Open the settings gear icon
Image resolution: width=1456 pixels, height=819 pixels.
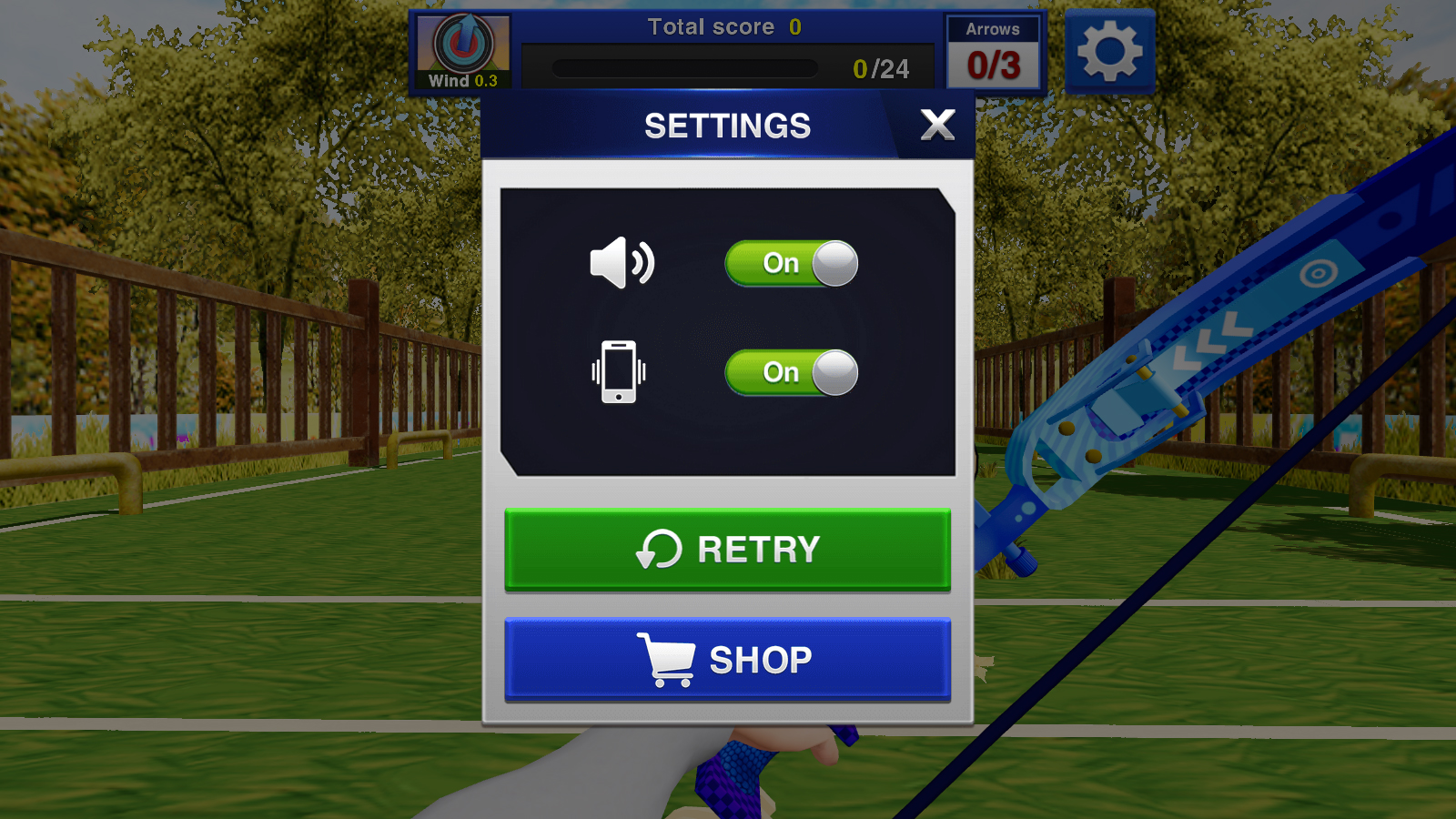point(1108,50)
